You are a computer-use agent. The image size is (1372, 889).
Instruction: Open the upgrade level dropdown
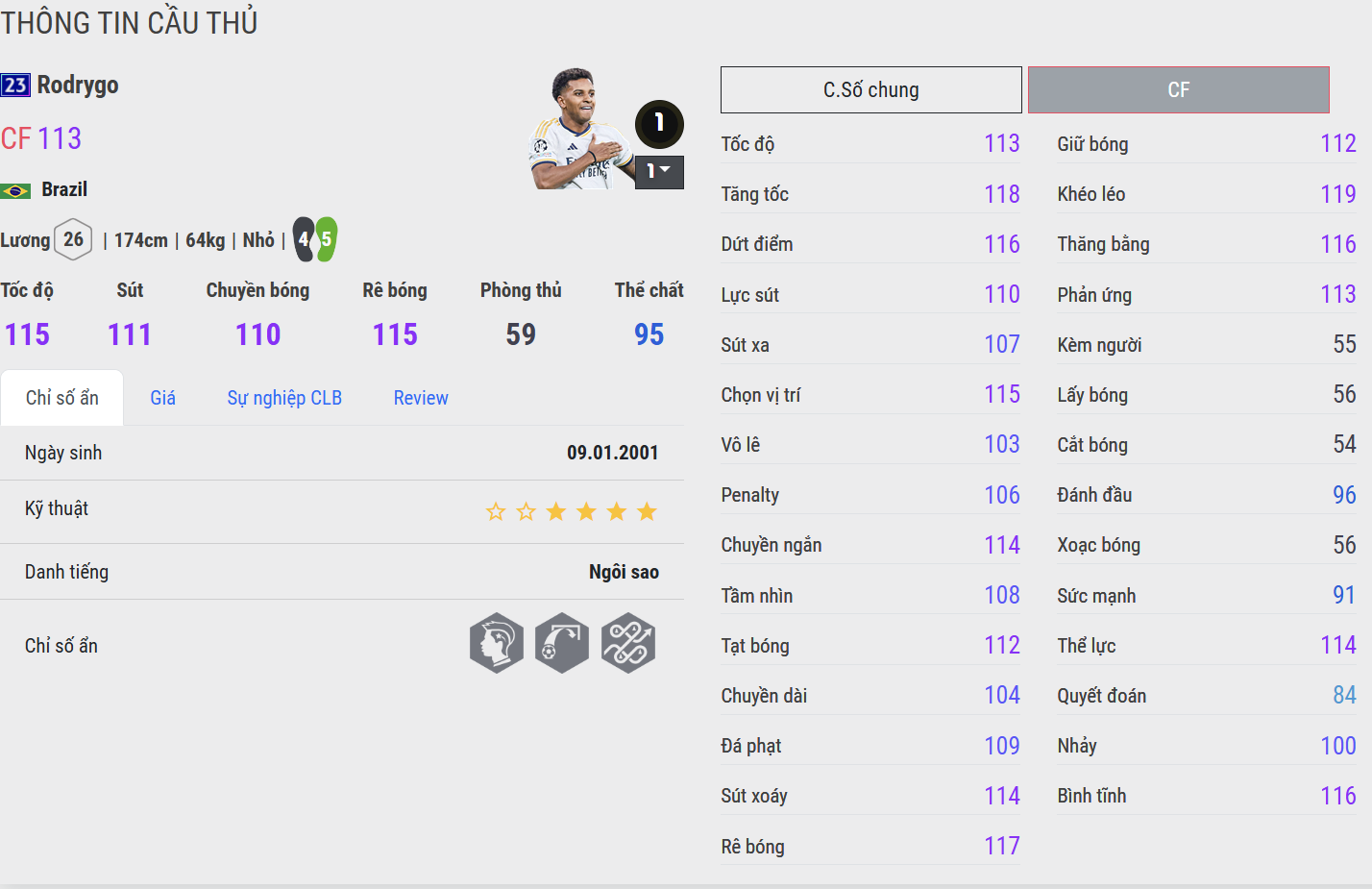coord(659,172)
